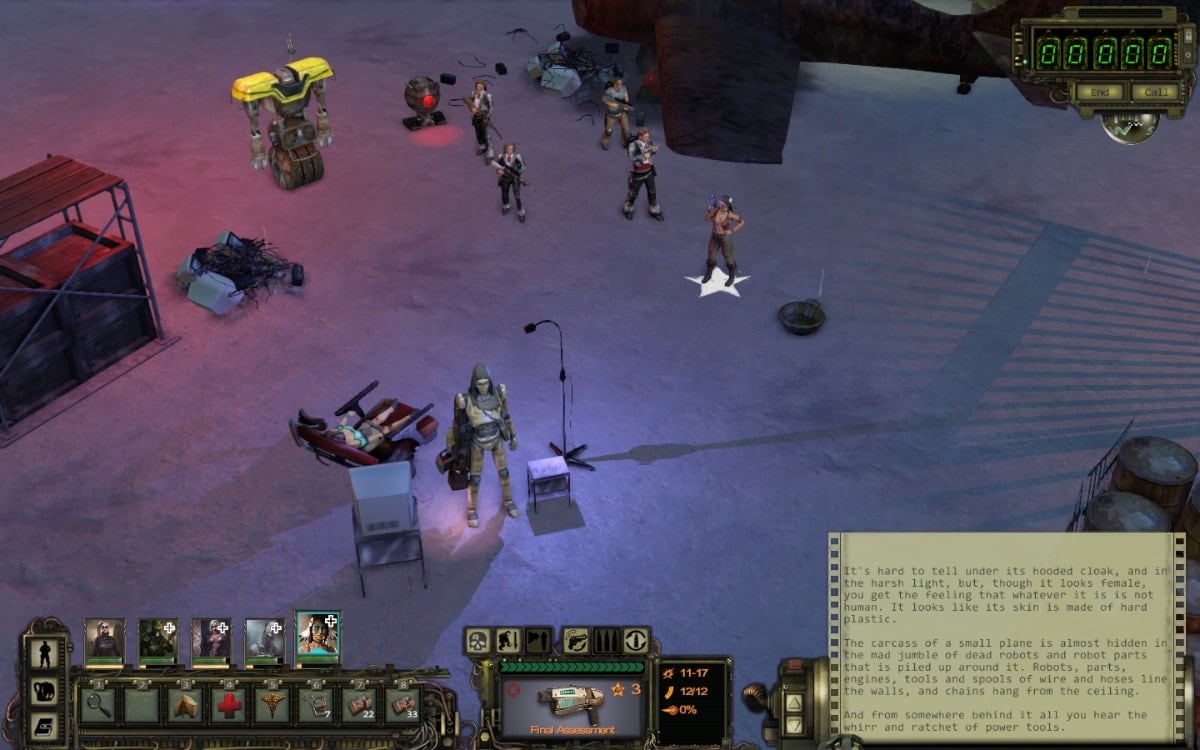Use the magnifying glass skill in slot 1

click(x=99, y=704)
